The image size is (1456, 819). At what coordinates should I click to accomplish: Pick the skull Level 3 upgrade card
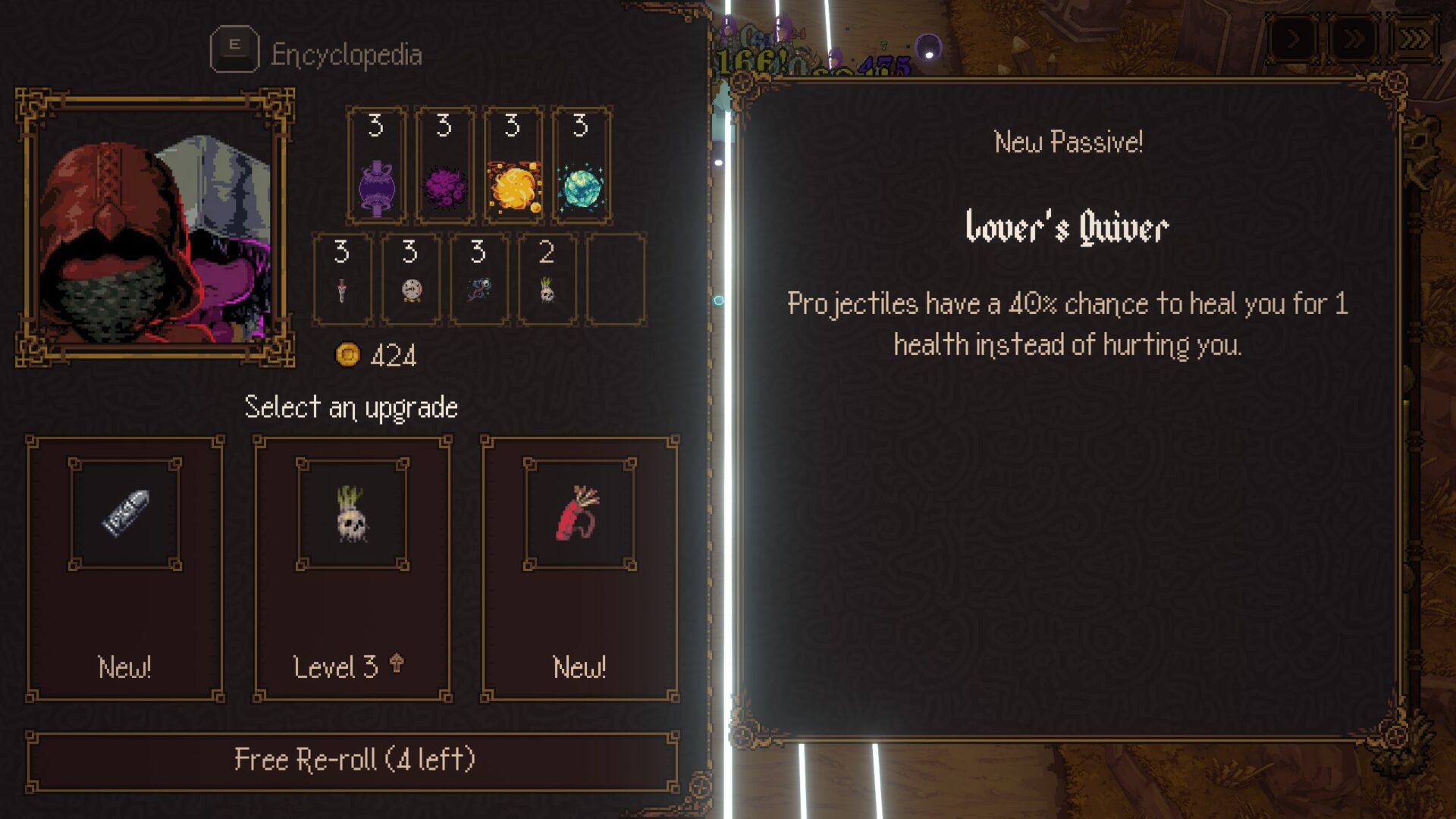[353, 568]
